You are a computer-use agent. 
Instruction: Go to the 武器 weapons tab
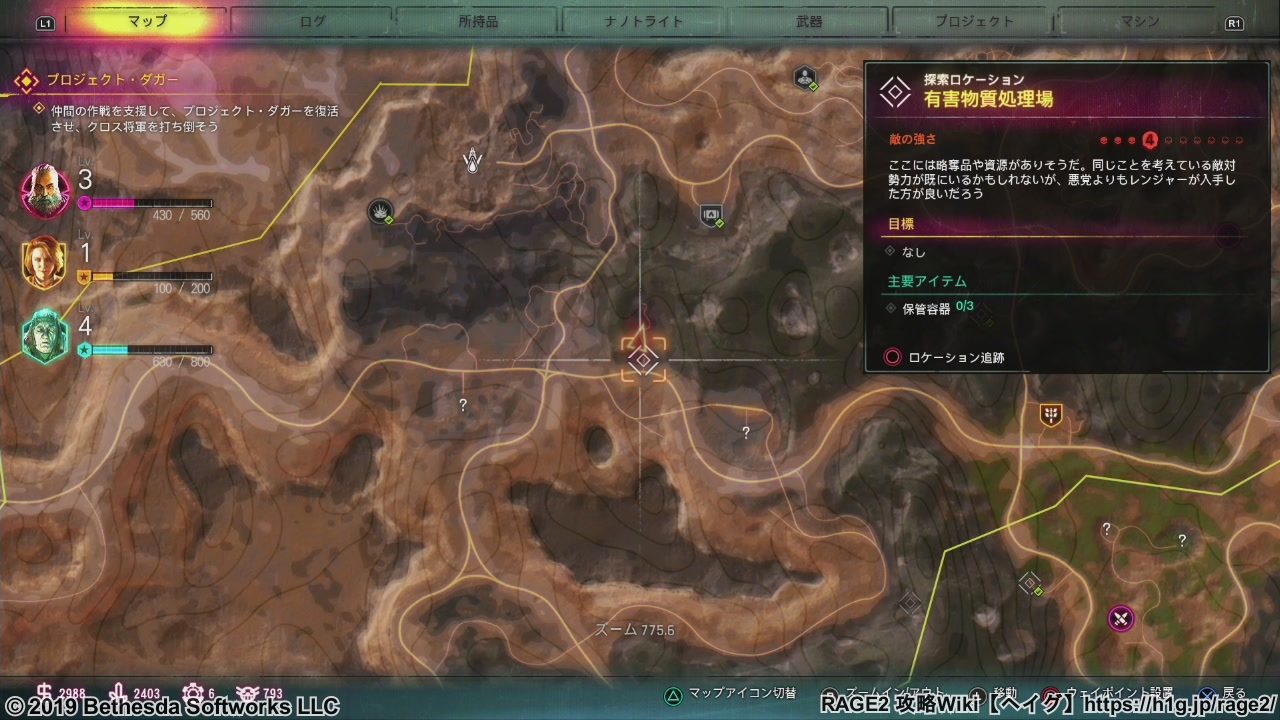[809, 21]
